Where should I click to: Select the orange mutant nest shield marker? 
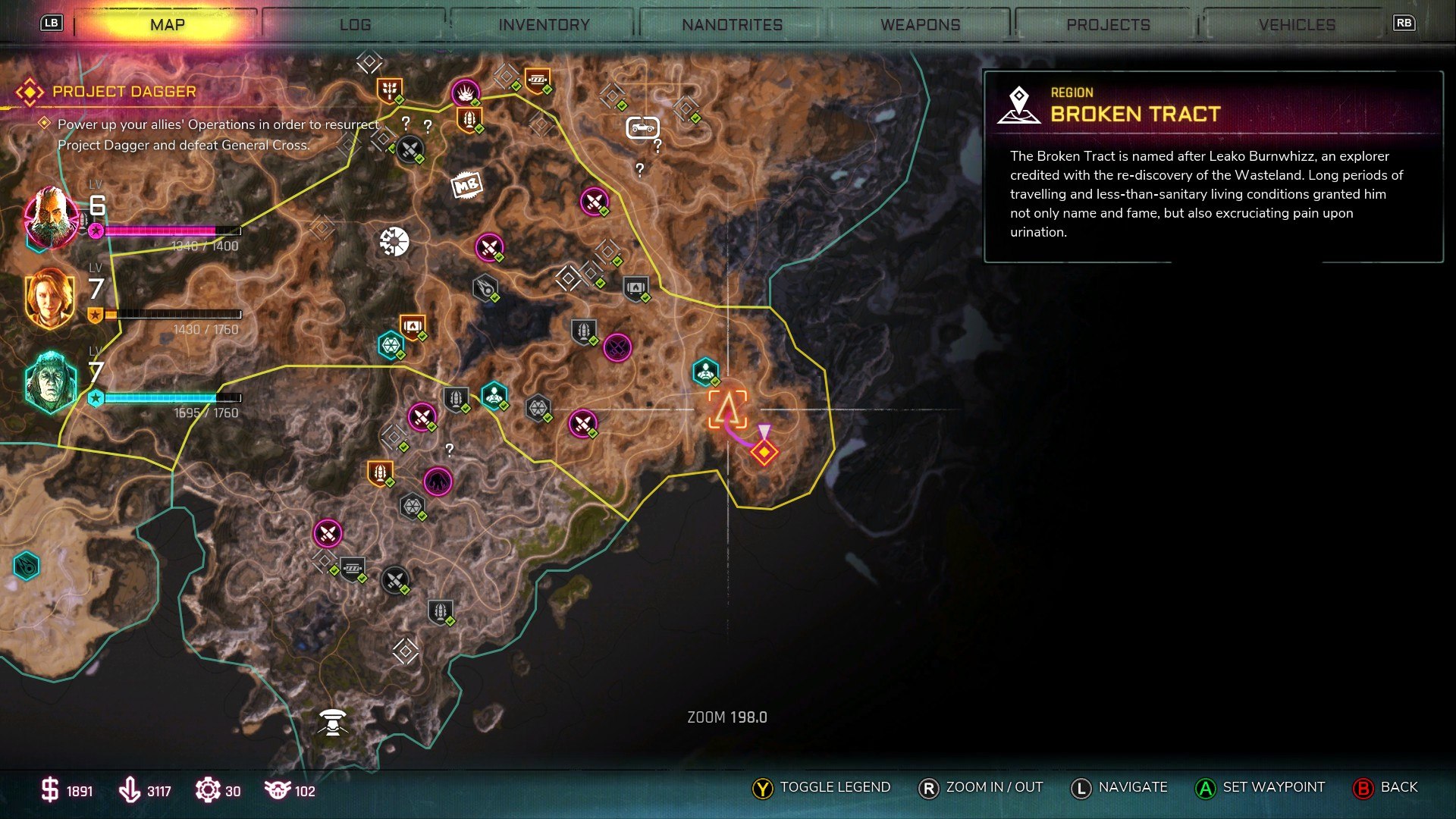(471, 118)
